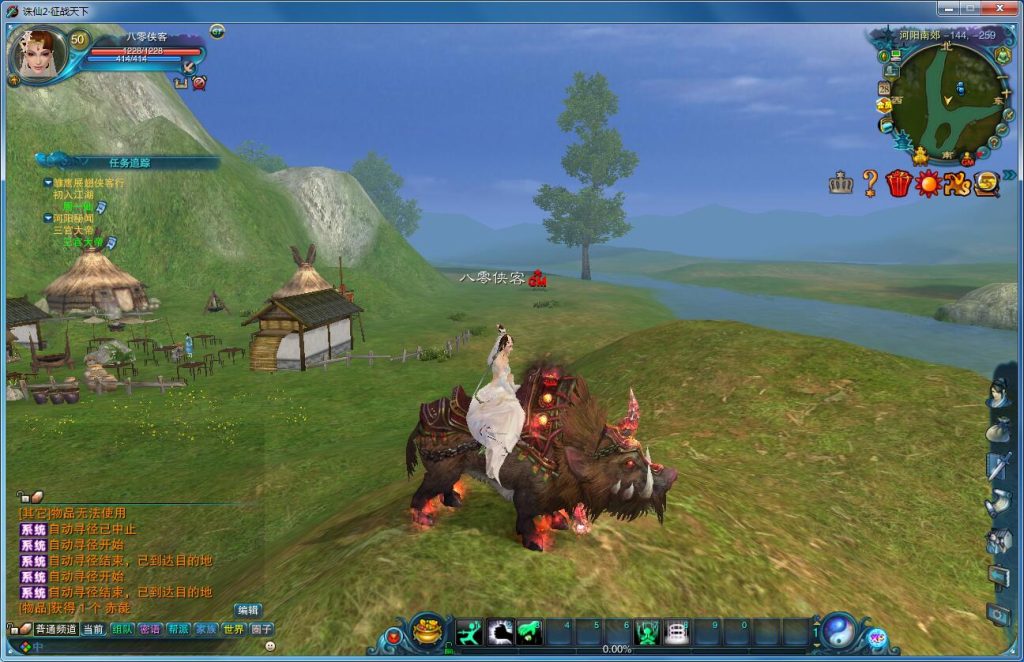The image size is (1024, 662).
Task: Click the orange sun icon
Action: pos(928,183)
